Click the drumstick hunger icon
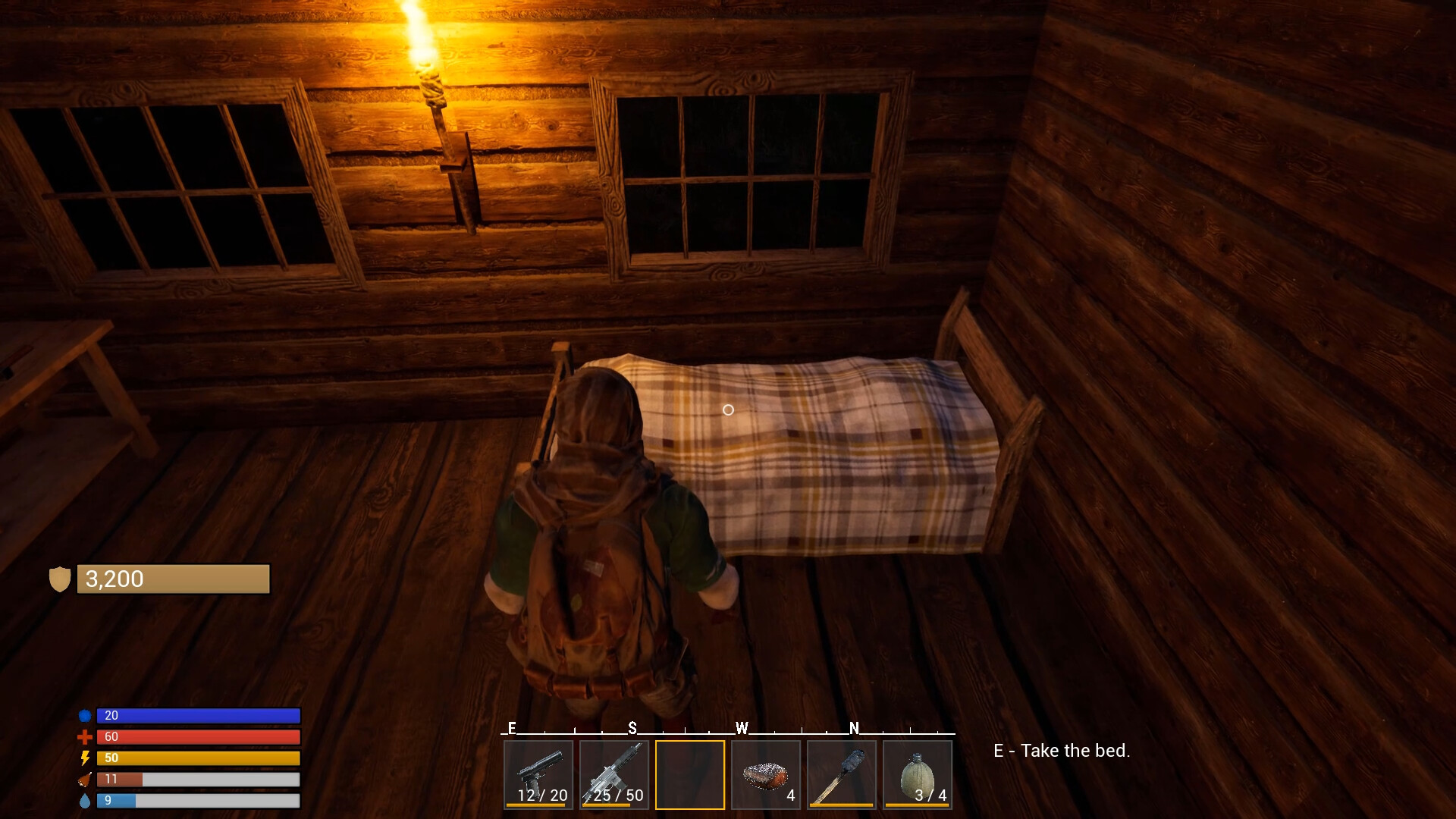1456x819 pixels. tap(83, 779)
